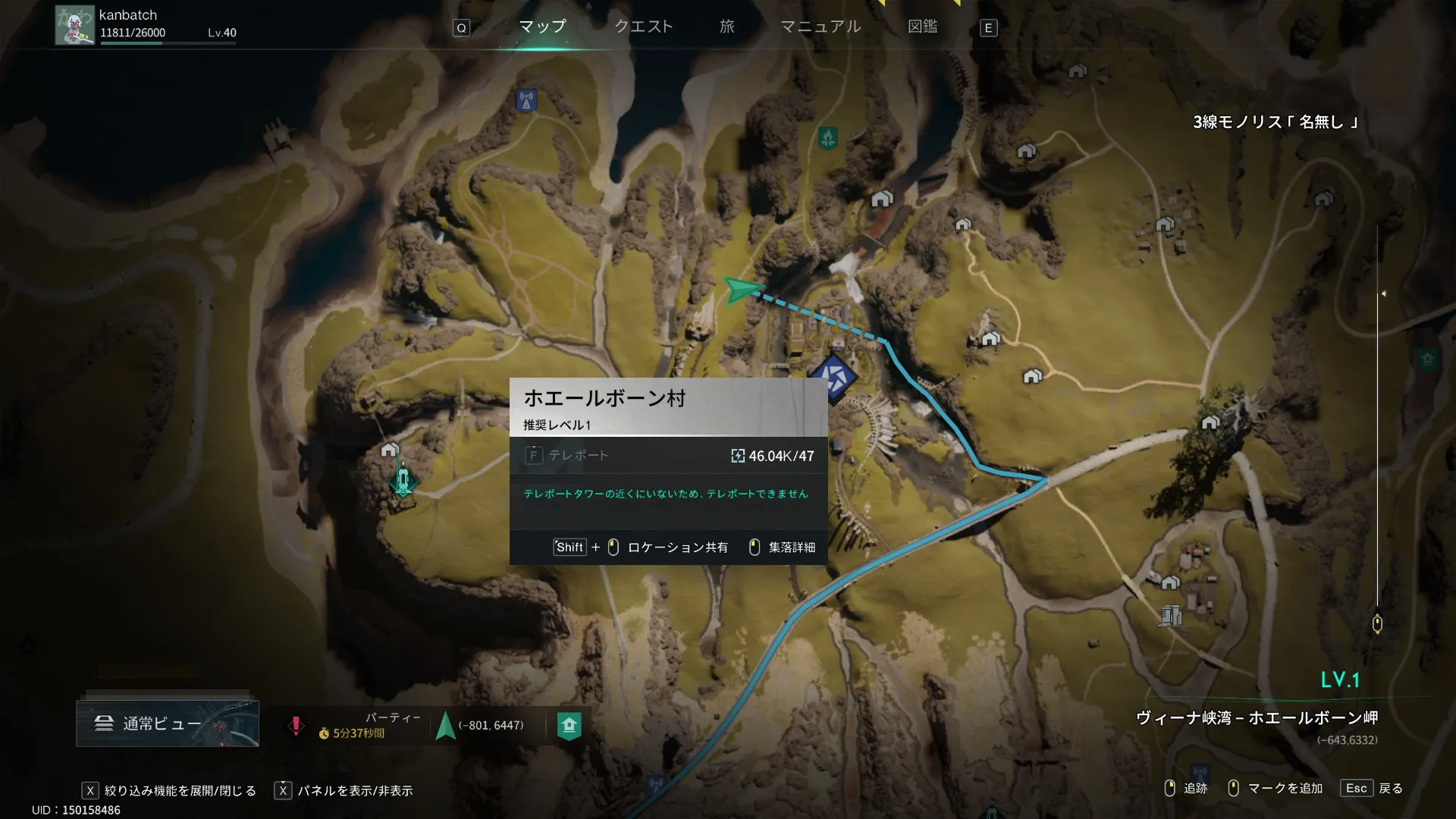
Task: Switch to the クエスト tab
Action: tap(643, 27)
